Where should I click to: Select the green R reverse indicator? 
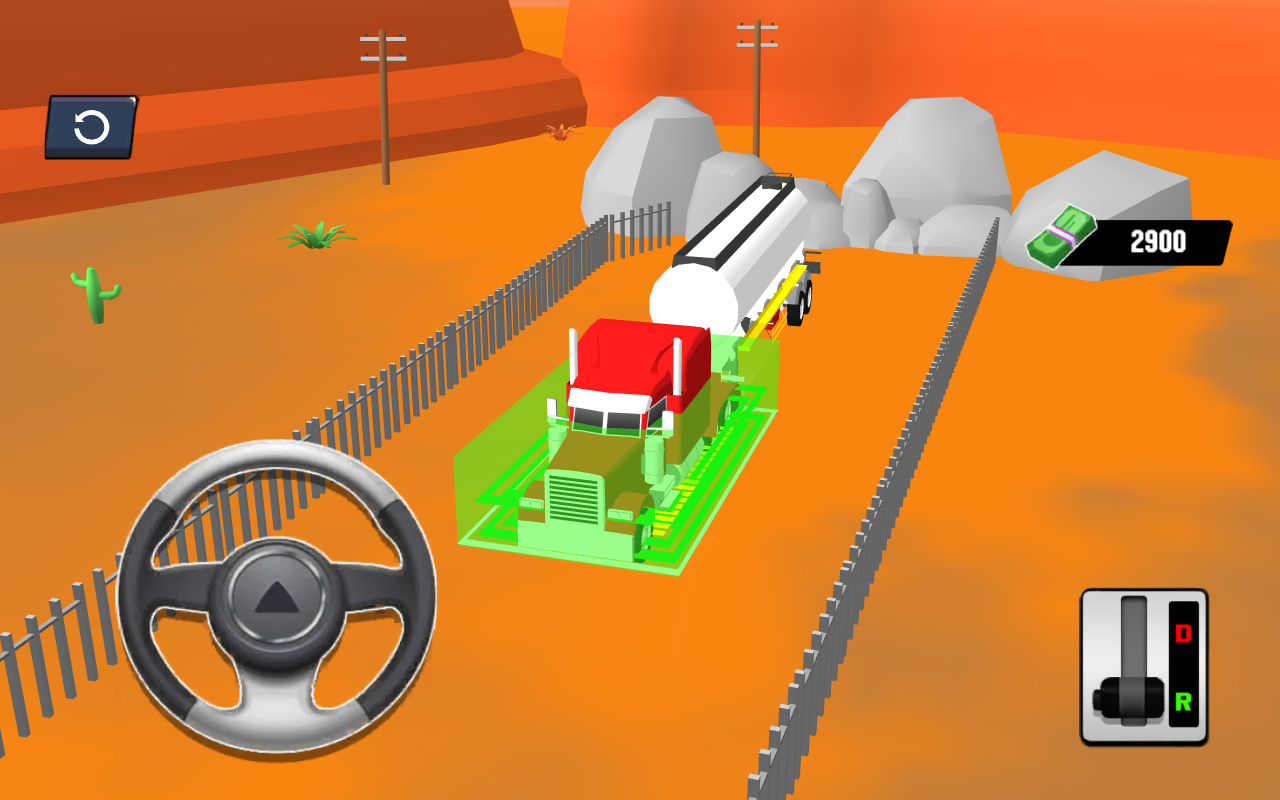[1182, 700]
